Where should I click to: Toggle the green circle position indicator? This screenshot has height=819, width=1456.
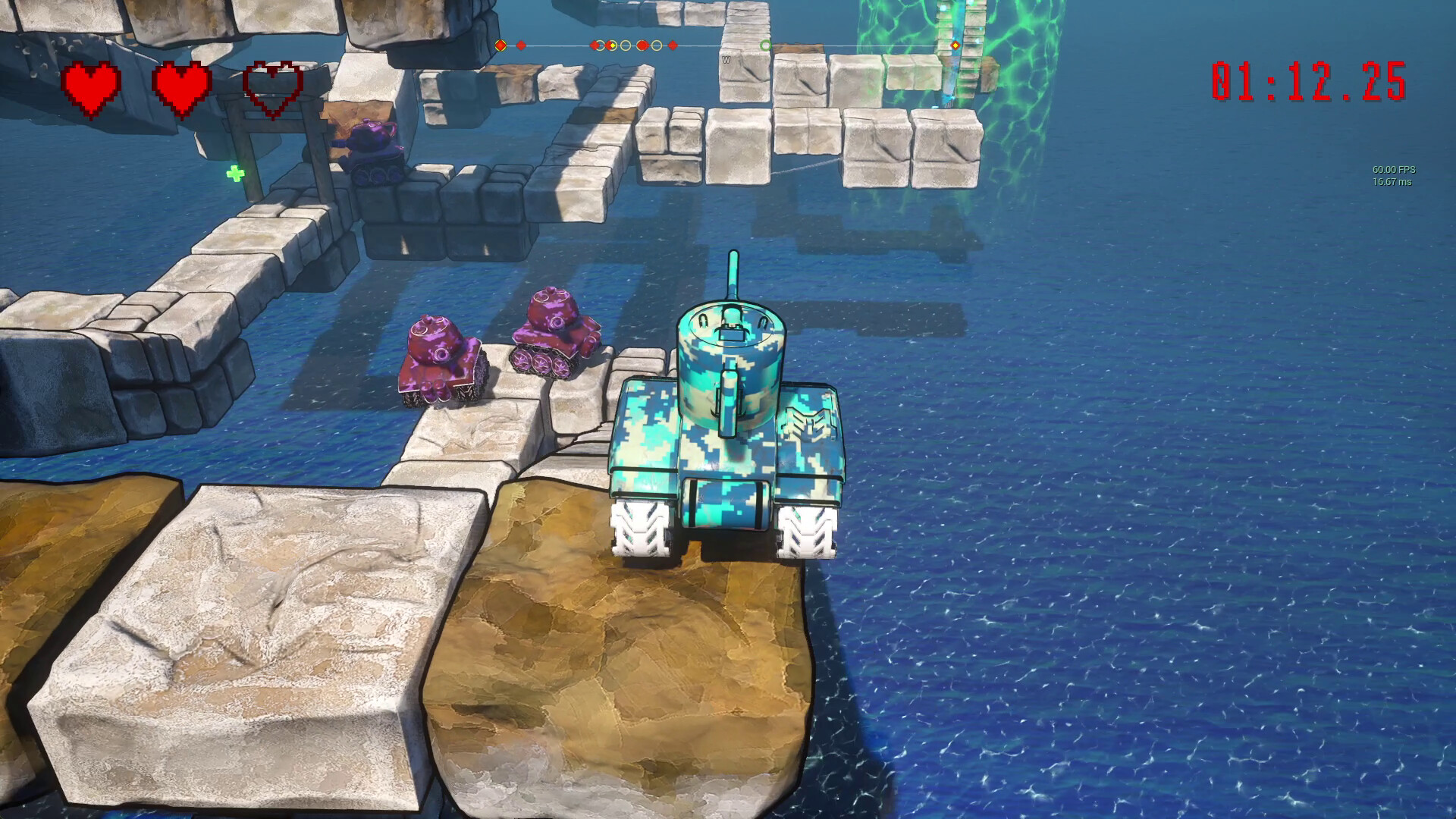pos(767,45)
